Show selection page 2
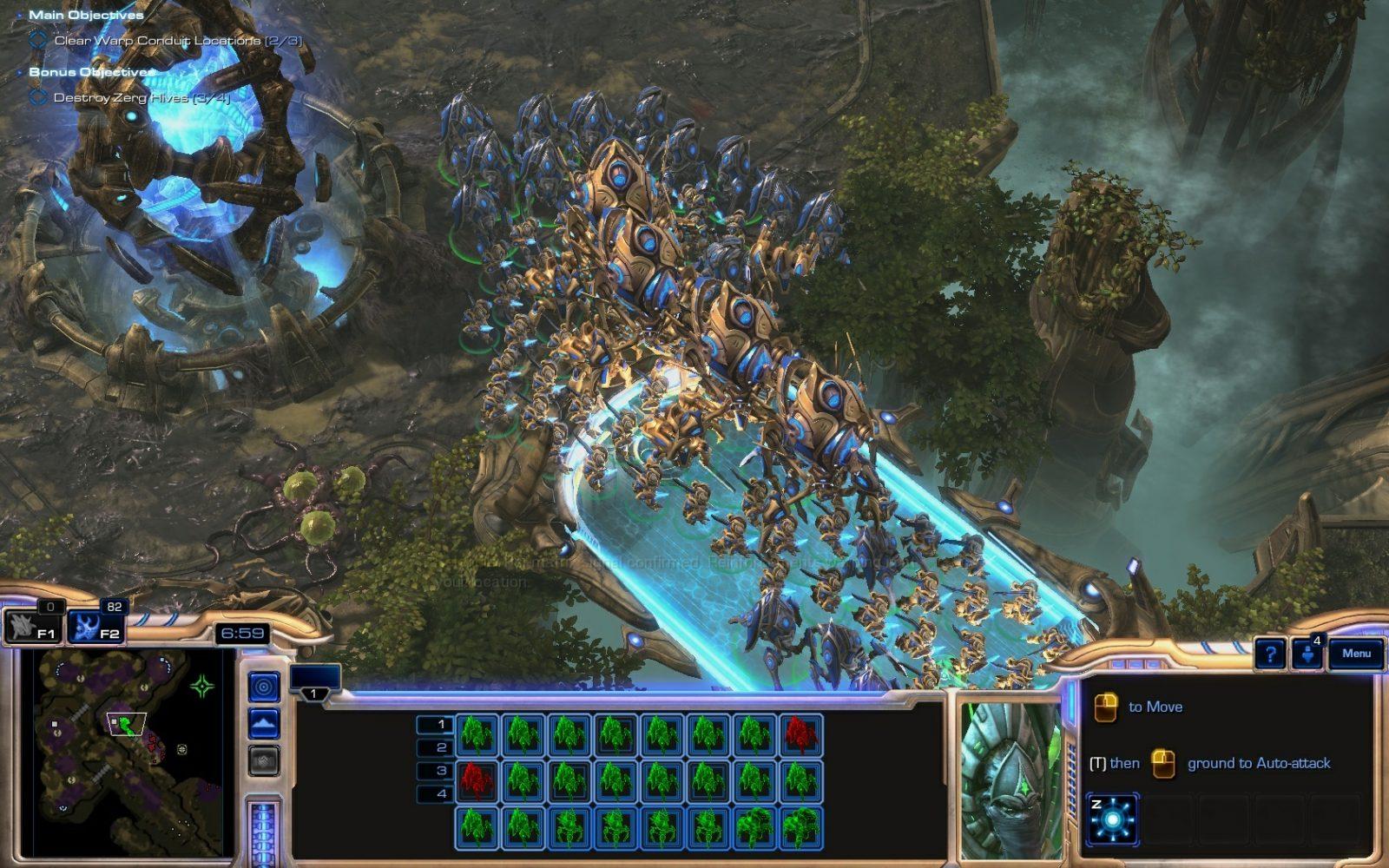The width and height of the screenshot is (1389, 868). click(x=435, y=747)
